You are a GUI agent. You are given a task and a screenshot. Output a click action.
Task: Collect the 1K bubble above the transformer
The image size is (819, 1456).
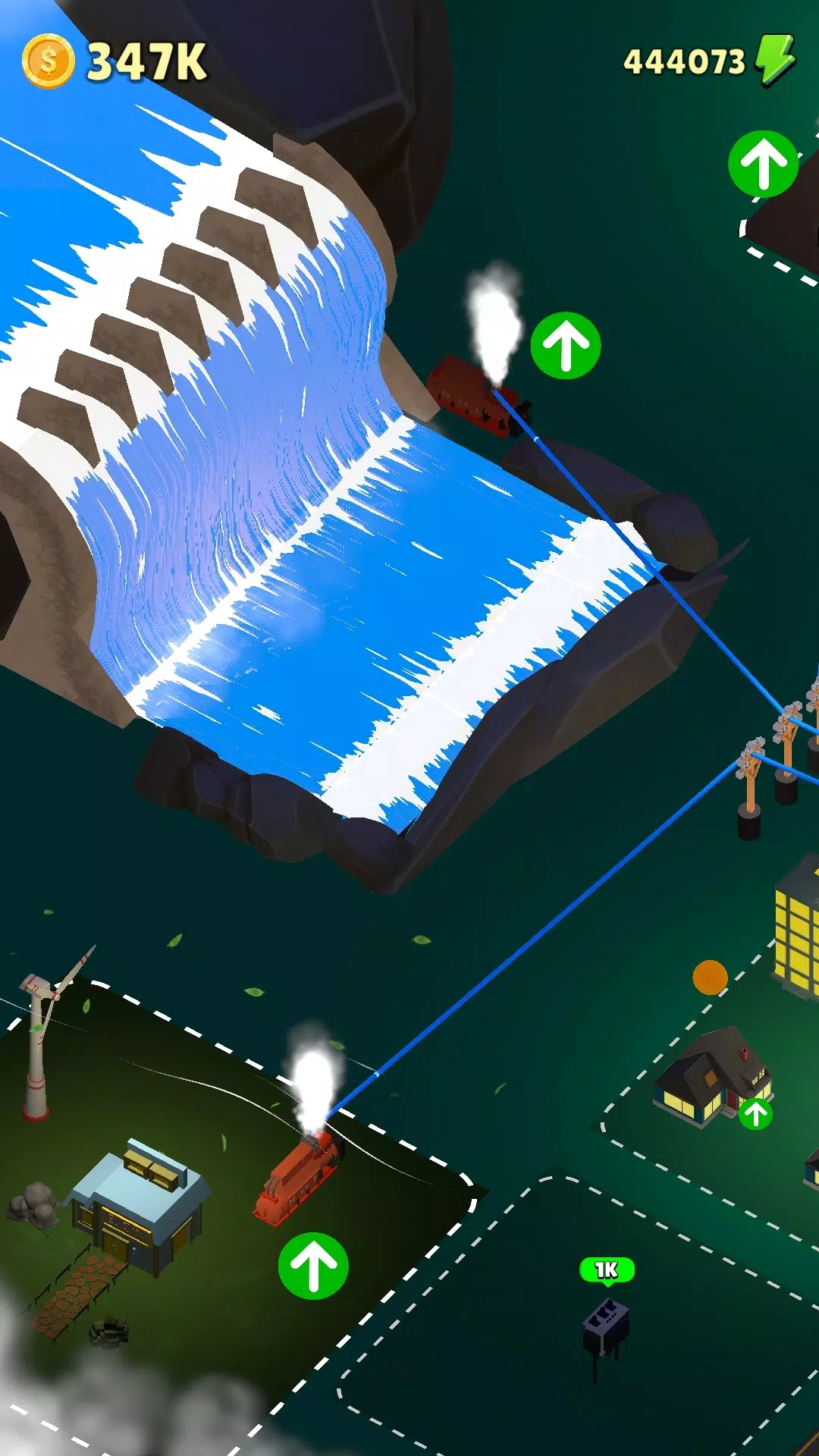(x=607, y=1270)
